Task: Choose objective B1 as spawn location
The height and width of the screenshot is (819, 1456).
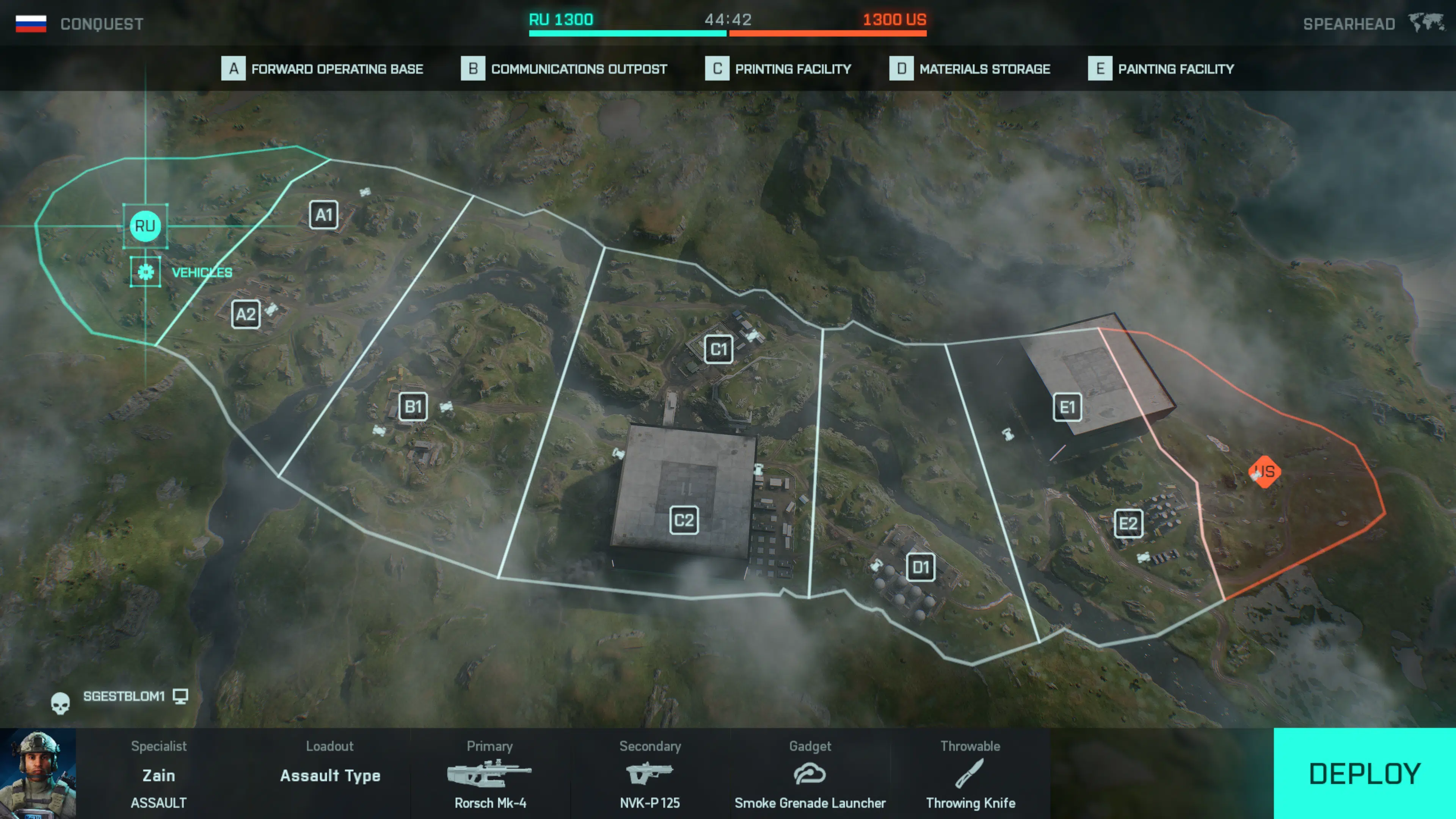Action: (x=413, y=407)
